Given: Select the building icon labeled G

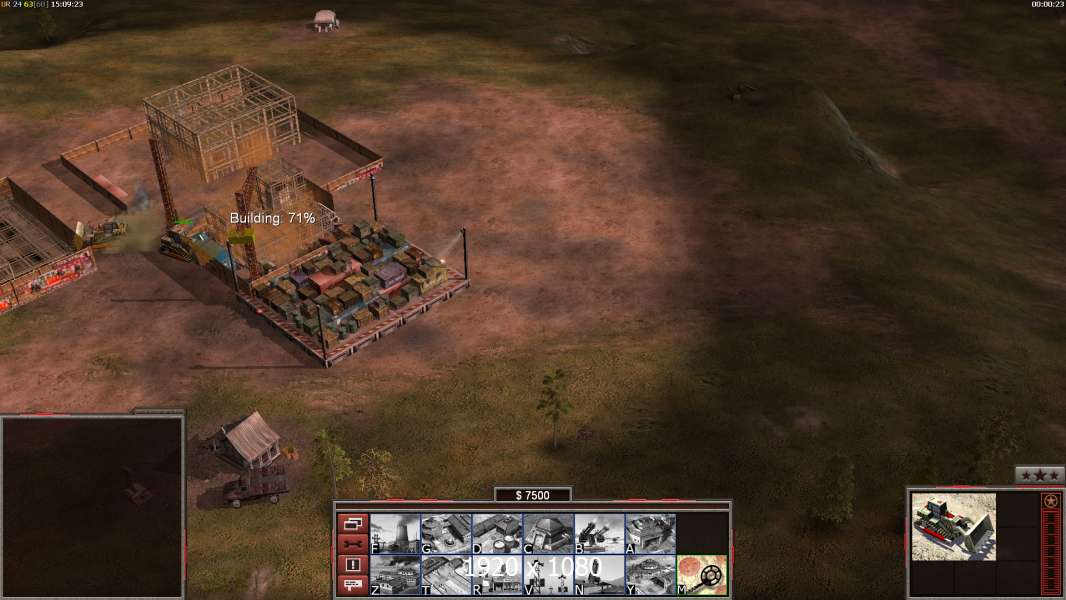Looking at the screenshot, I should point(446,534).
